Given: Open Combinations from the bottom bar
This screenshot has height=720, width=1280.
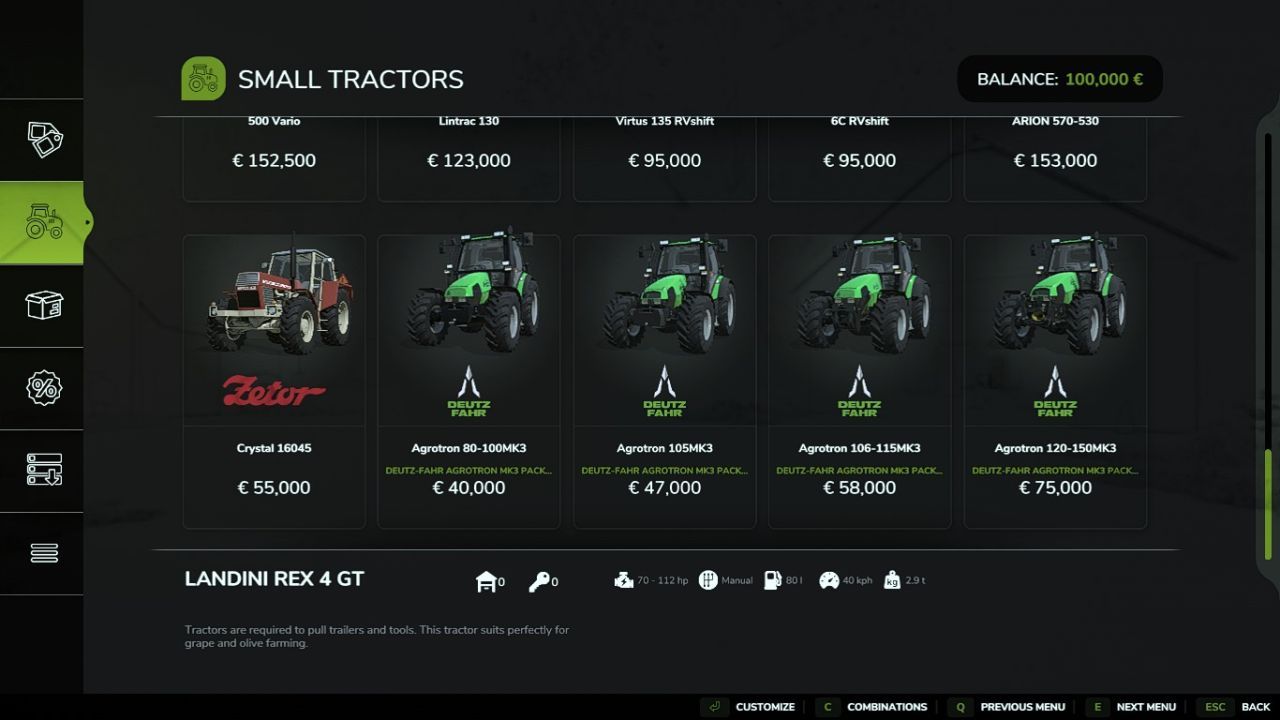Looking at the screenshot, I should (x=886, y=706).
